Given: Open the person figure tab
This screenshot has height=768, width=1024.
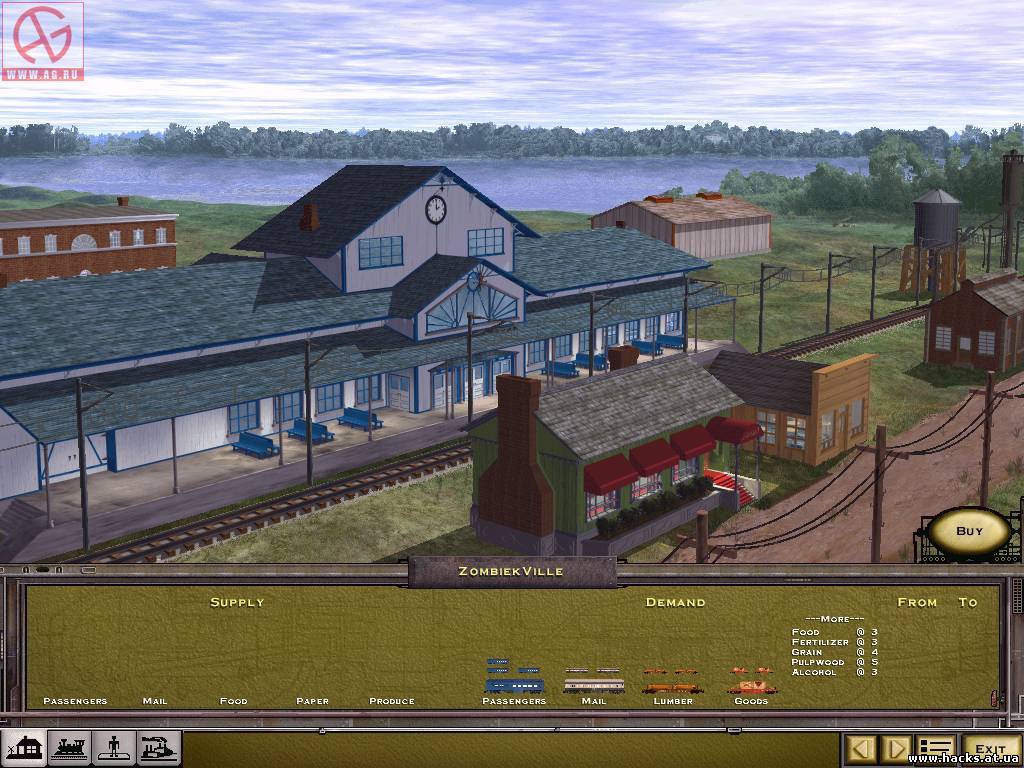Looking at the screenshot, I should [x=114, y=748].
